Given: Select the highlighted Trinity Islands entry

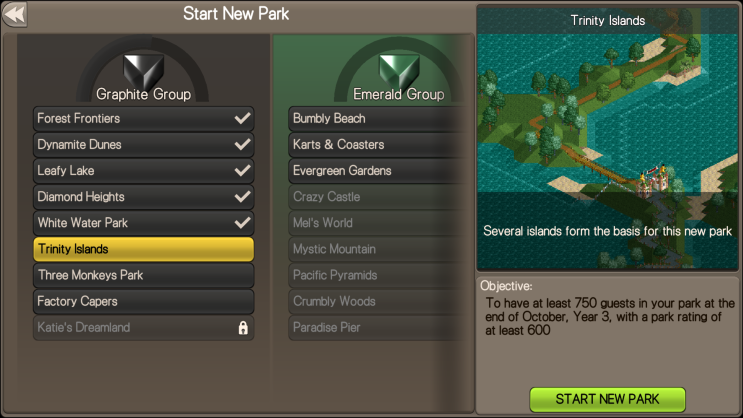Looking at the screenshot, I should [x=143, y=249].
